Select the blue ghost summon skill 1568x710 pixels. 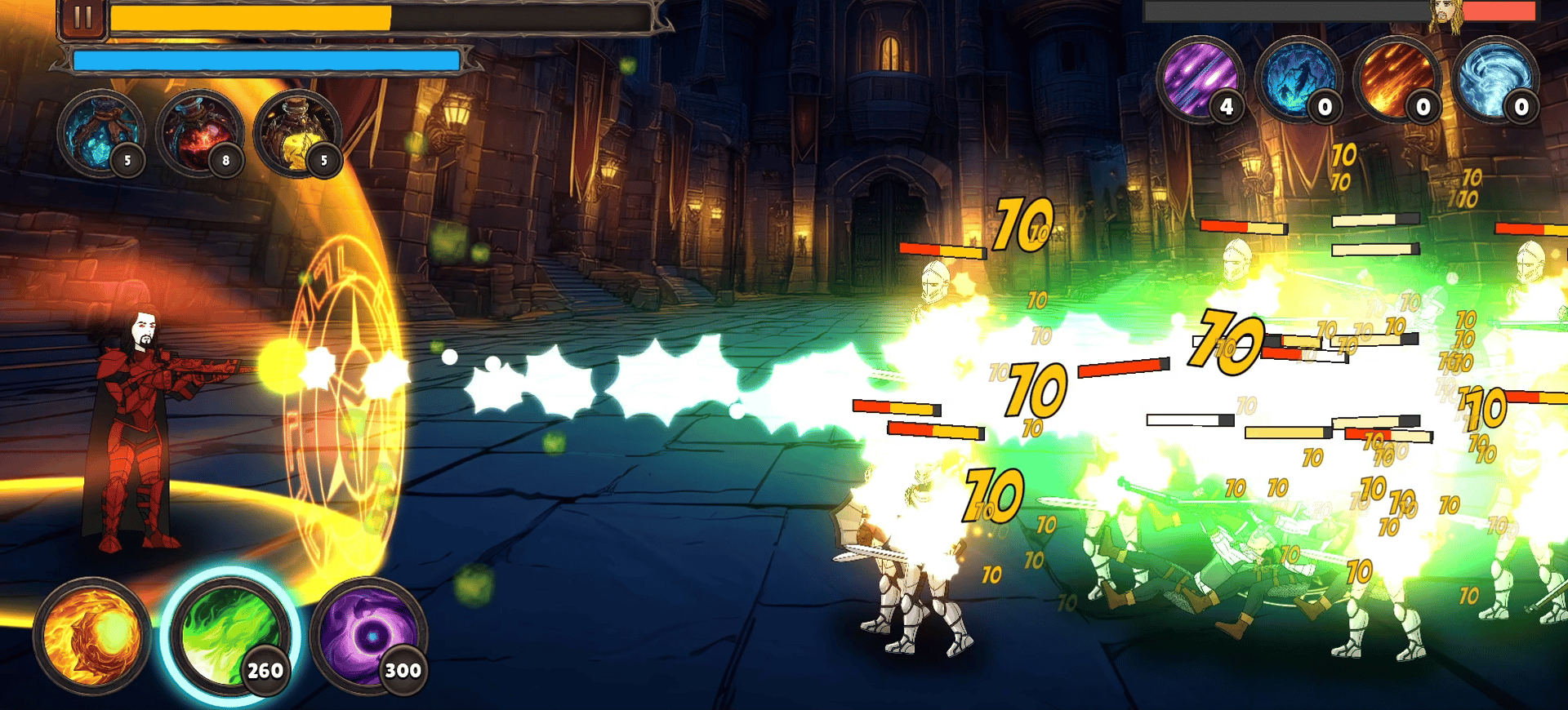(1298, 79)
